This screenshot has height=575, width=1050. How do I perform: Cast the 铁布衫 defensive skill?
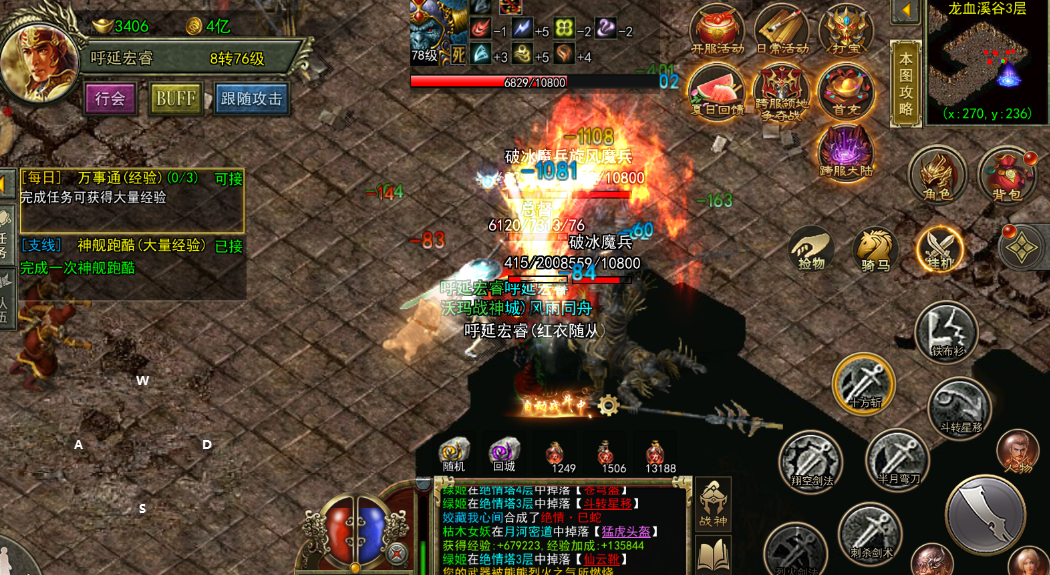click(x=945, y=330)
